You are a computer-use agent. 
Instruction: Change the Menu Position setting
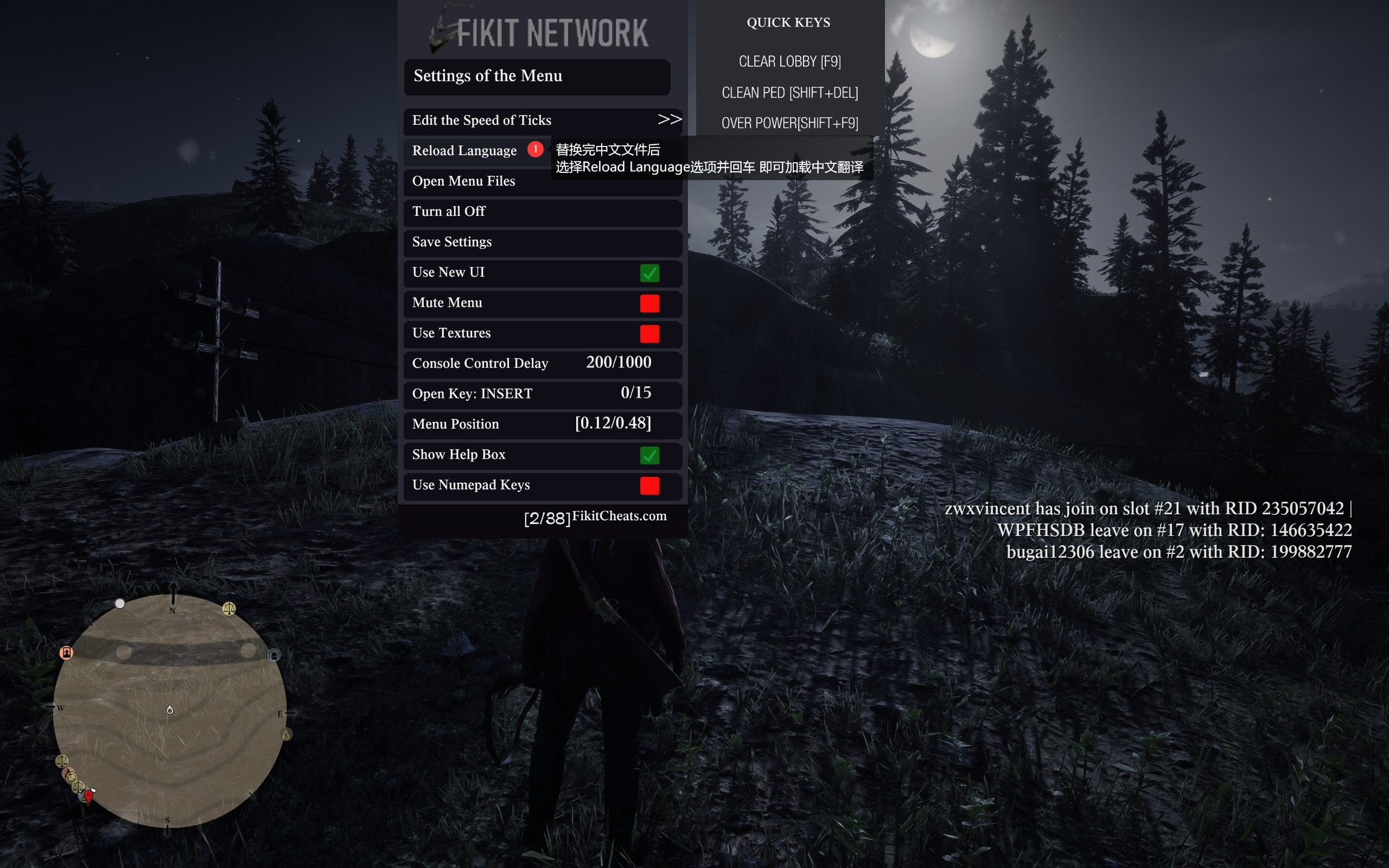coord(613,424)
